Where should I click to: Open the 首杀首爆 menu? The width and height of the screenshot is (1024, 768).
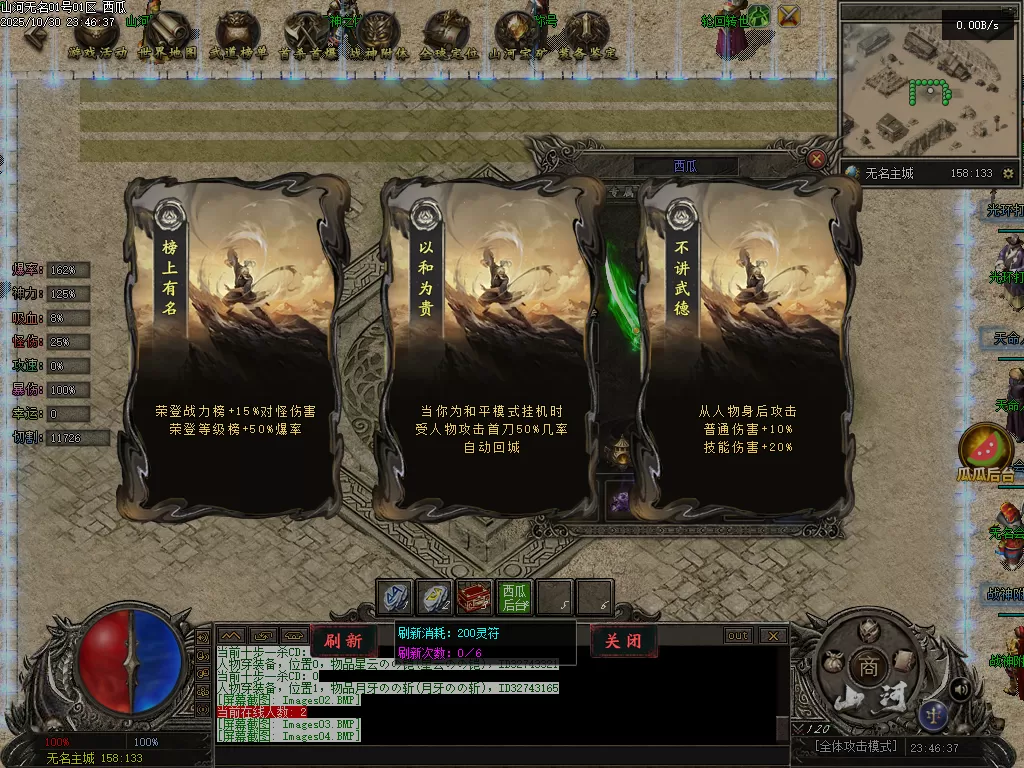click(307, 36)
